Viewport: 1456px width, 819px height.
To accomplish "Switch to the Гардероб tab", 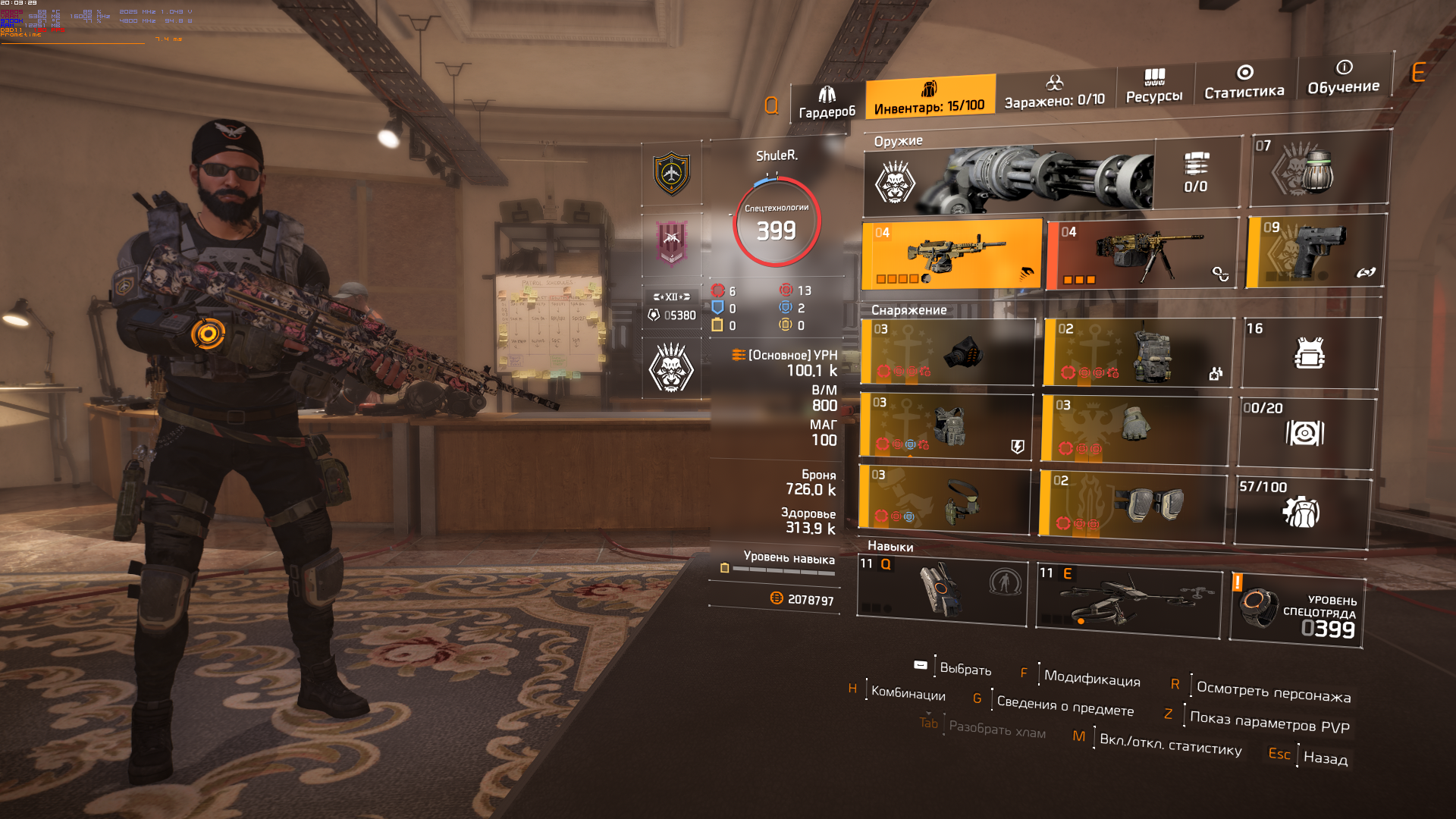I will [827, 104].
